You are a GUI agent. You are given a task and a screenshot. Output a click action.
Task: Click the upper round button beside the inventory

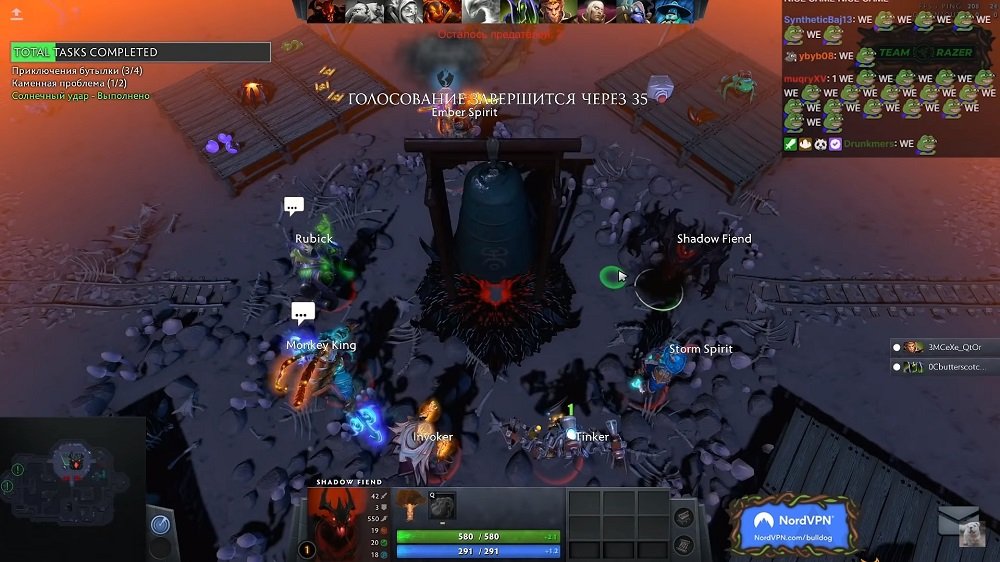tap(683, 516)
